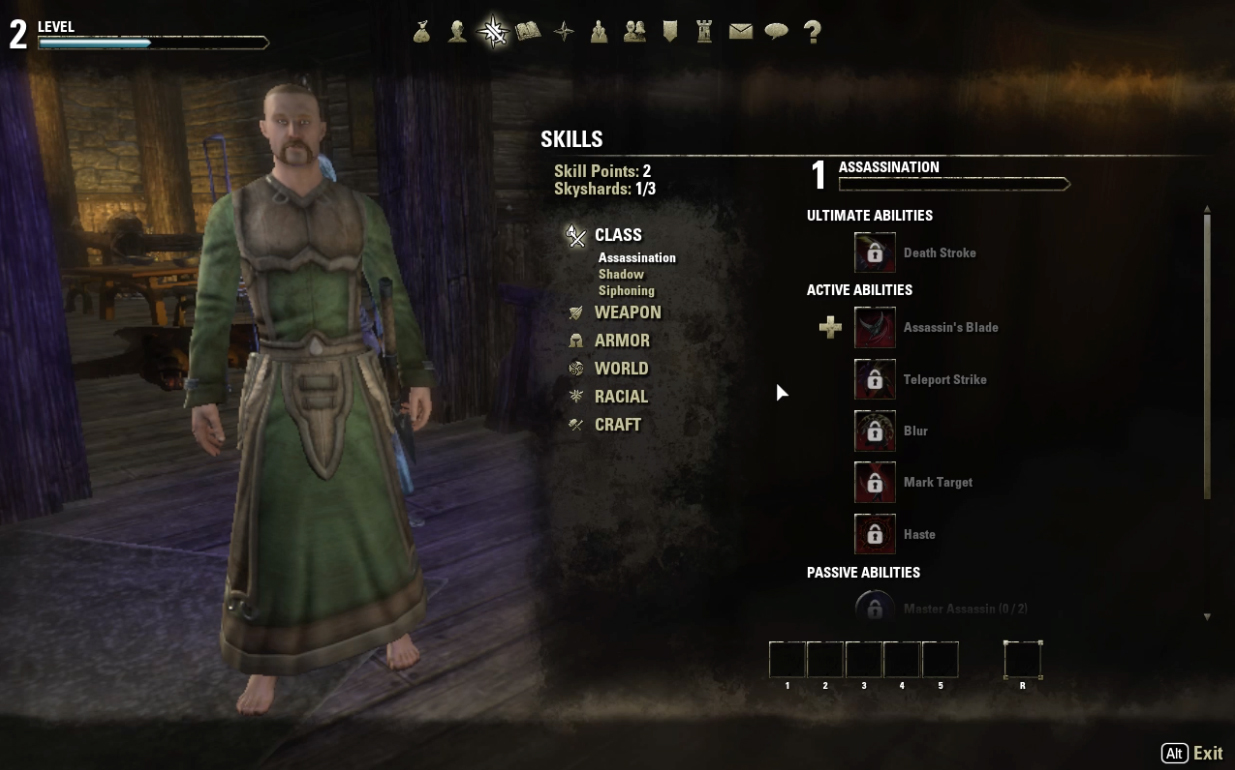Click the locked Mark Target ability icon
The image size is (1235, 770).
[875, 483]
